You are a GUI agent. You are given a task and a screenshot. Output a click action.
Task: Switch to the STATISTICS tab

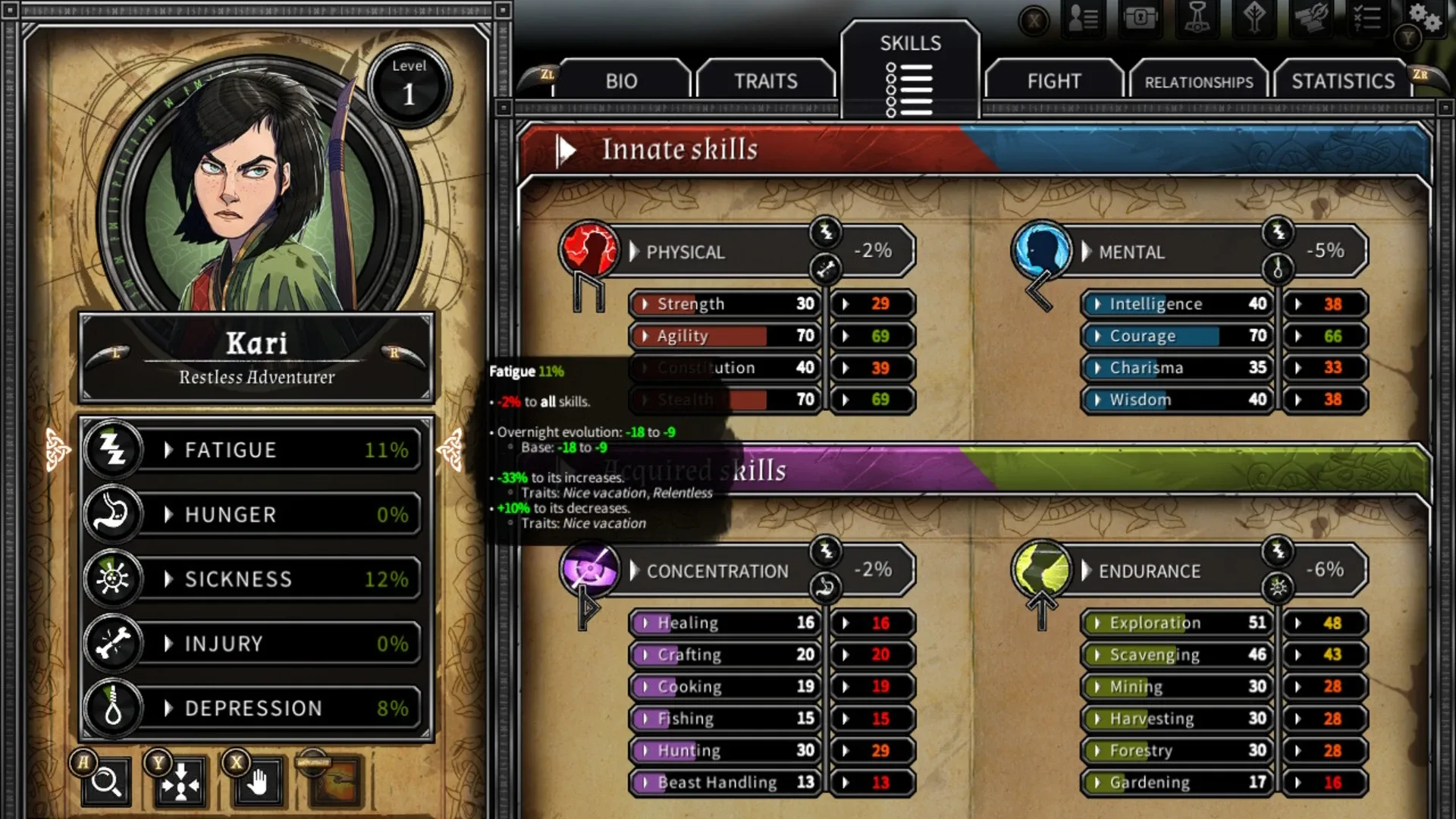point(1342,81)
